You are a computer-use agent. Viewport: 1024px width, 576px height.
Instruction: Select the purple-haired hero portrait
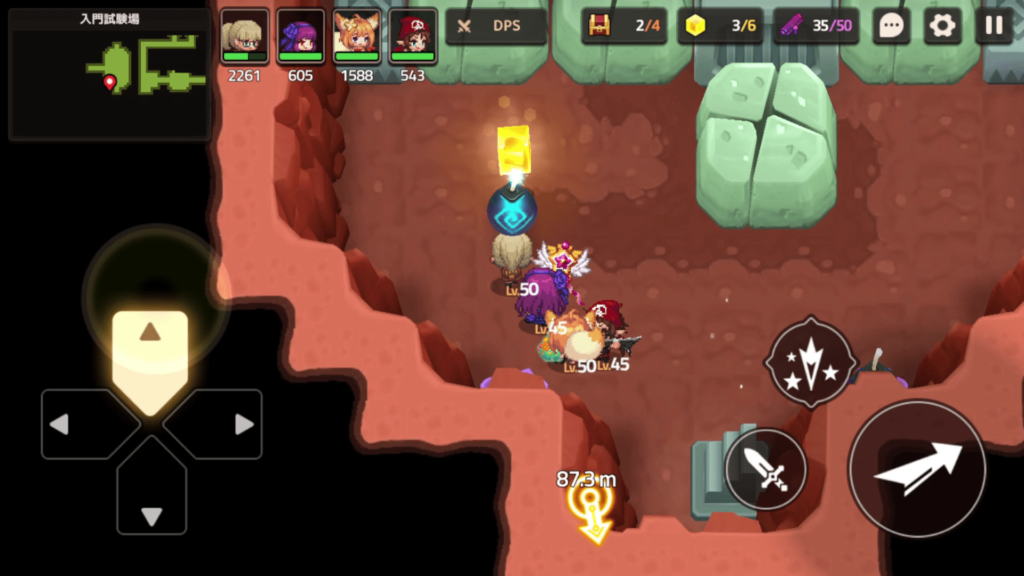point(301,38)
